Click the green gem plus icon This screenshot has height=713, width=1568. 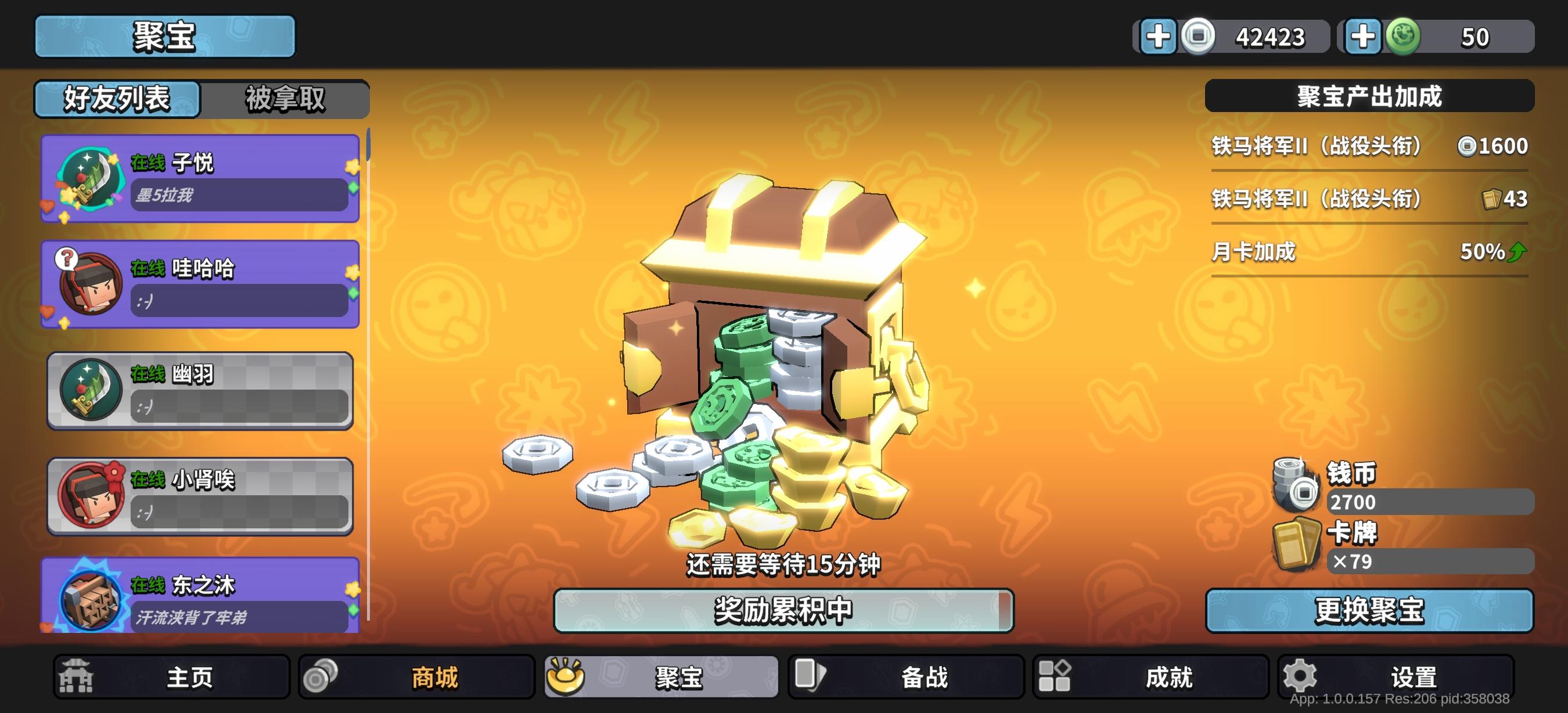pyautogui.click(x=1362, y=37)
